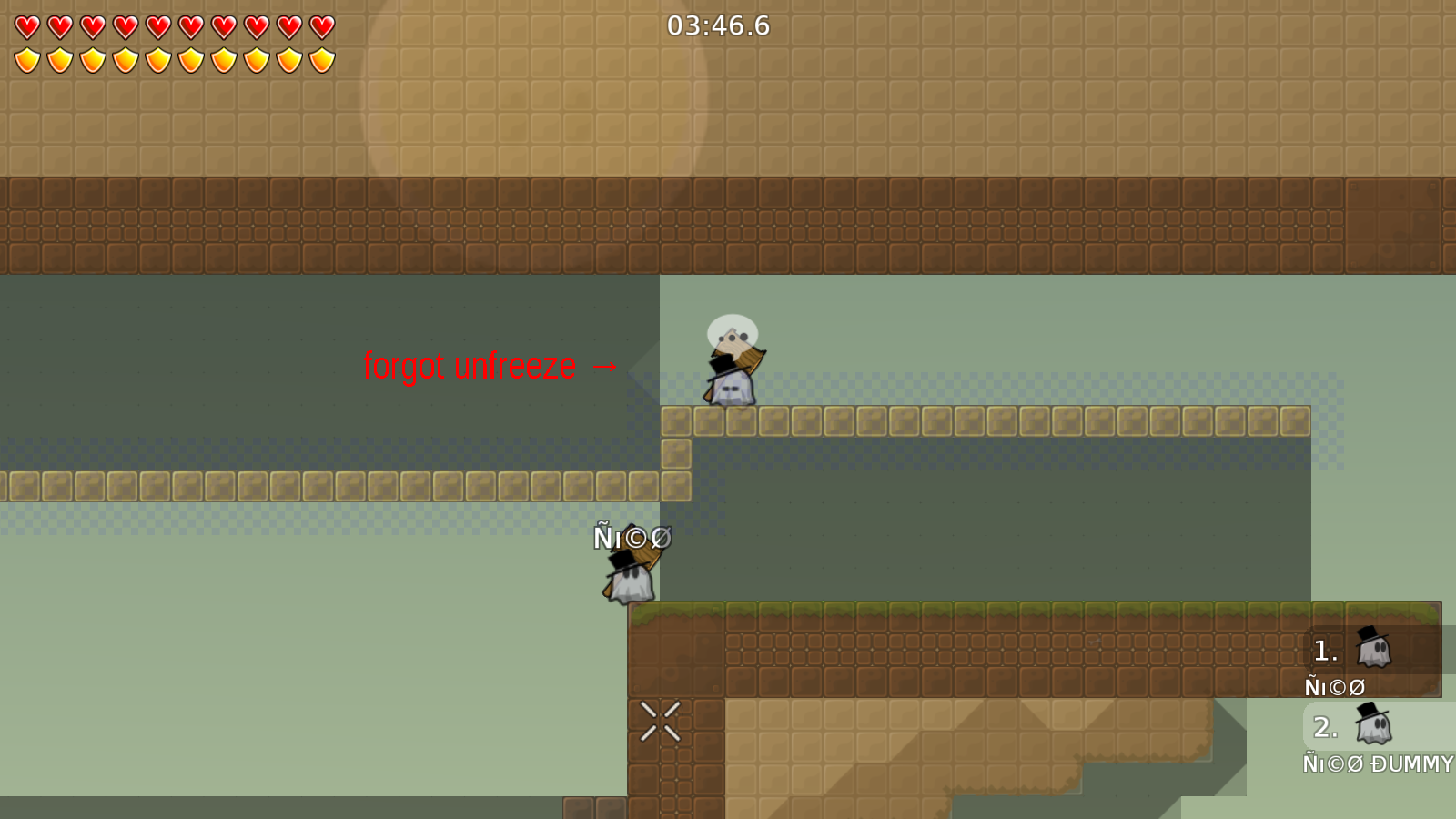1456x819 pixels.
Task: Click the ghost avatar beside rank 2
Action: [x=1370, y=725]
